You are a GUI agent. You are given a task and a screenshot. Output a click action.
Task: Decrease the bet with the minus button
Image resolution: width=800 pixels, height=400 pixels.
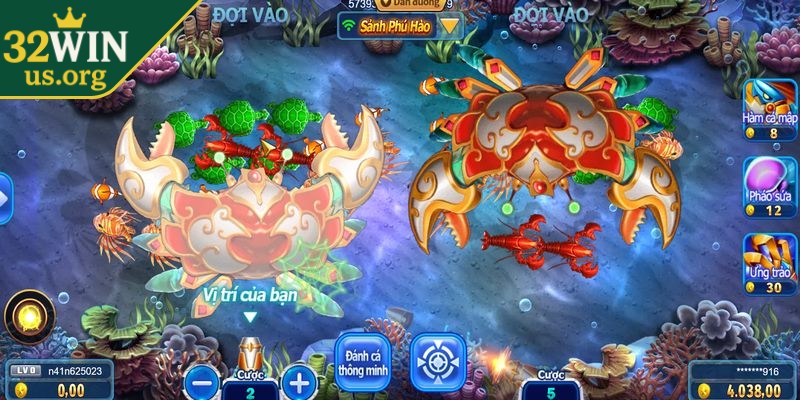pyautogui.click(x=202, y=381)
